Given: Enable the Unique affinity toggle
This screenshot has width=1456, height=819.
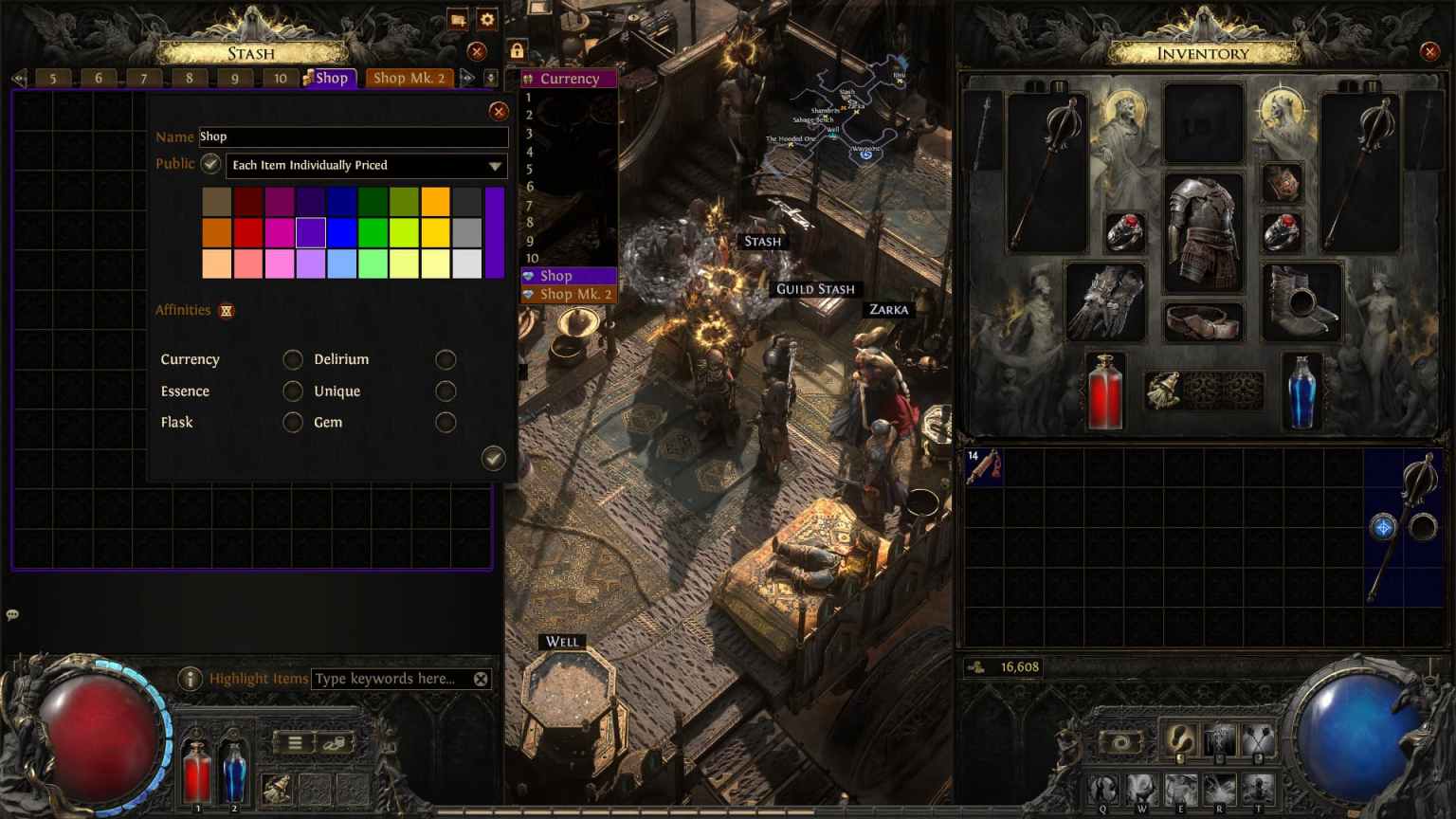Looking at the screenshot, I should (x=446, y=391).
